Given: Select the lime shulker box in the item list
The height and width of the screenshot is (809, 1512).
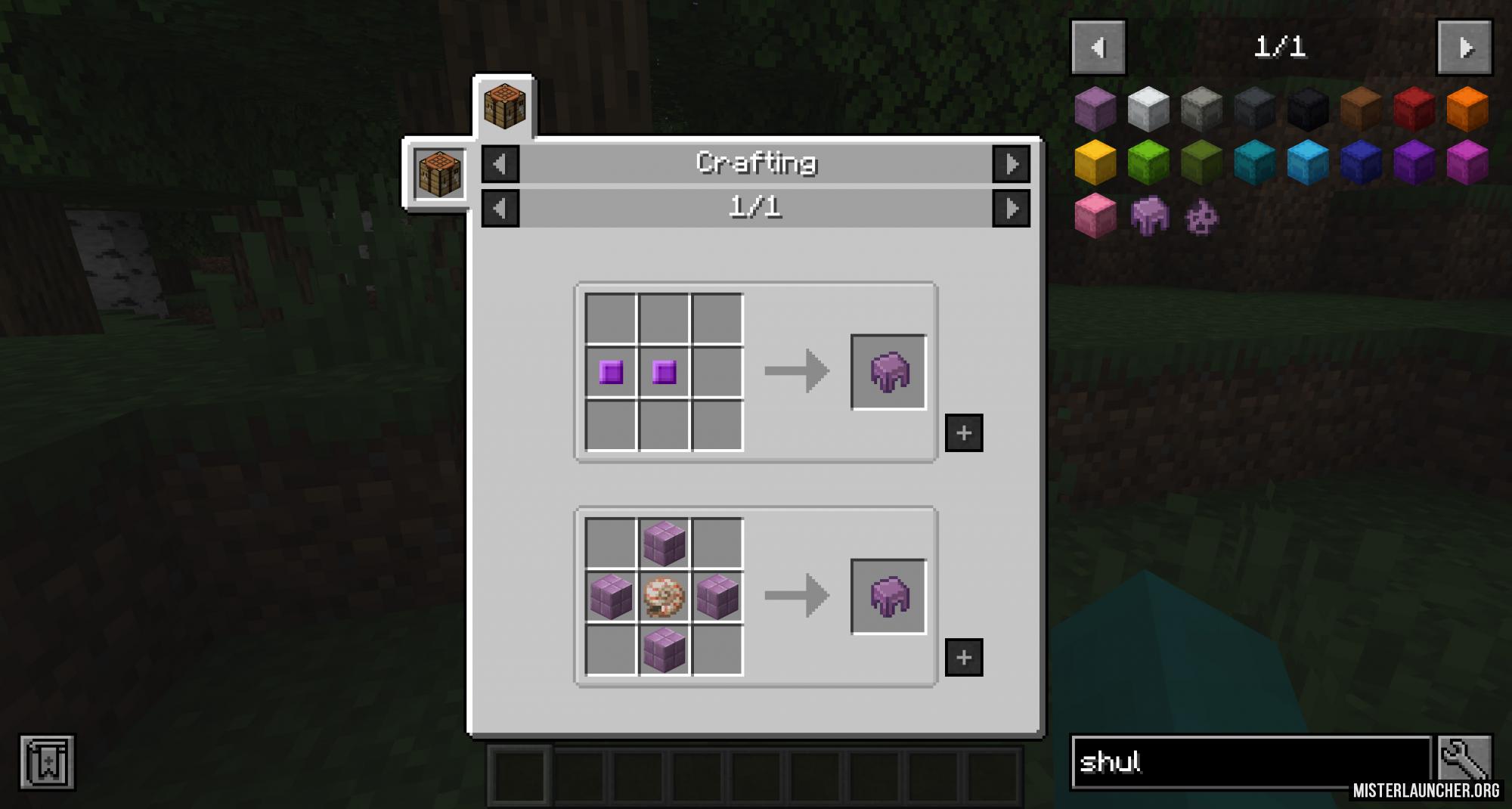Looking at the screenshot, I should tap(1148, 162).
